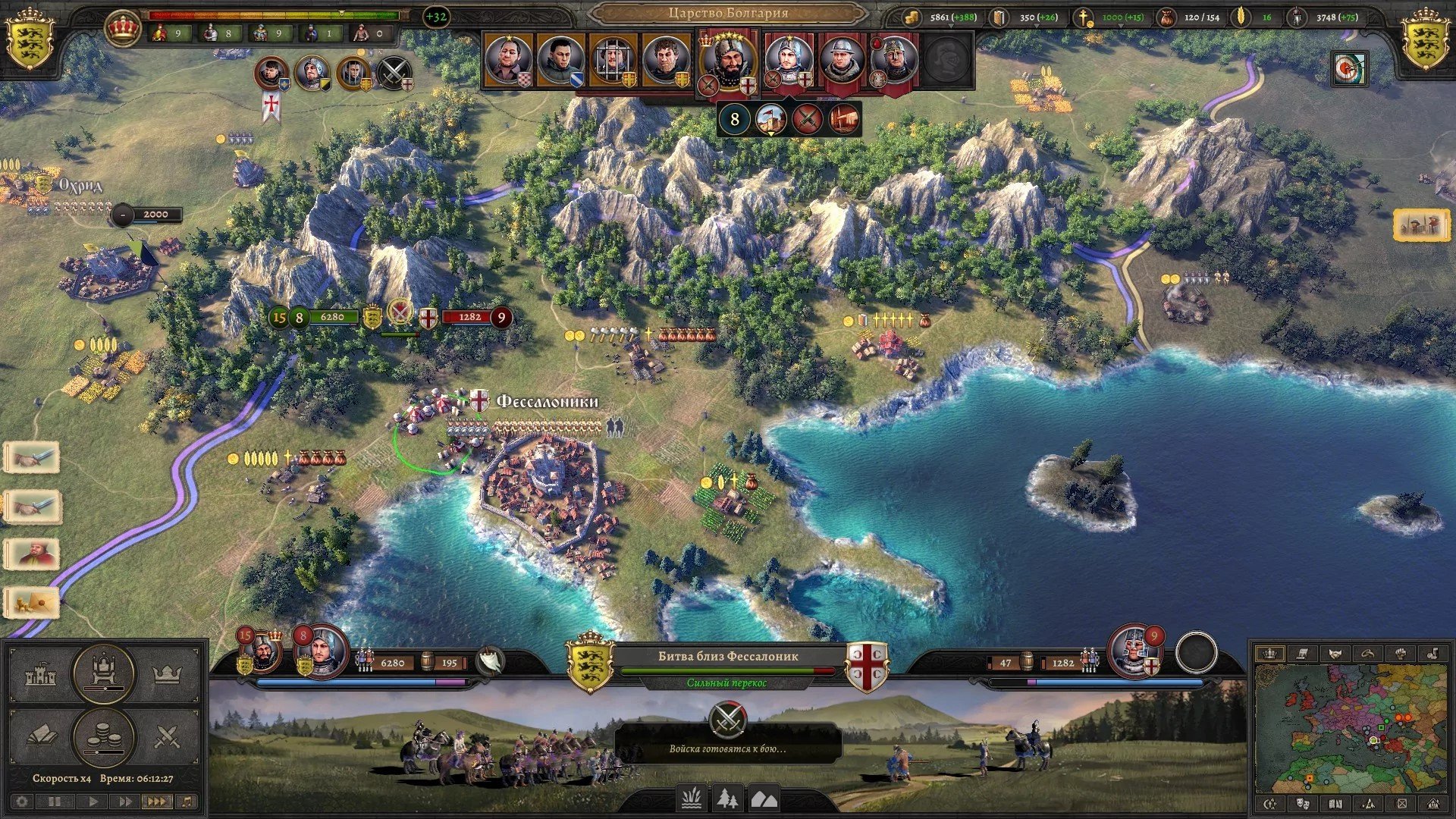This screenshot has height=819, width=1456.
Task: Click the minimap of Europe
Action: (x=1351, y=728)
